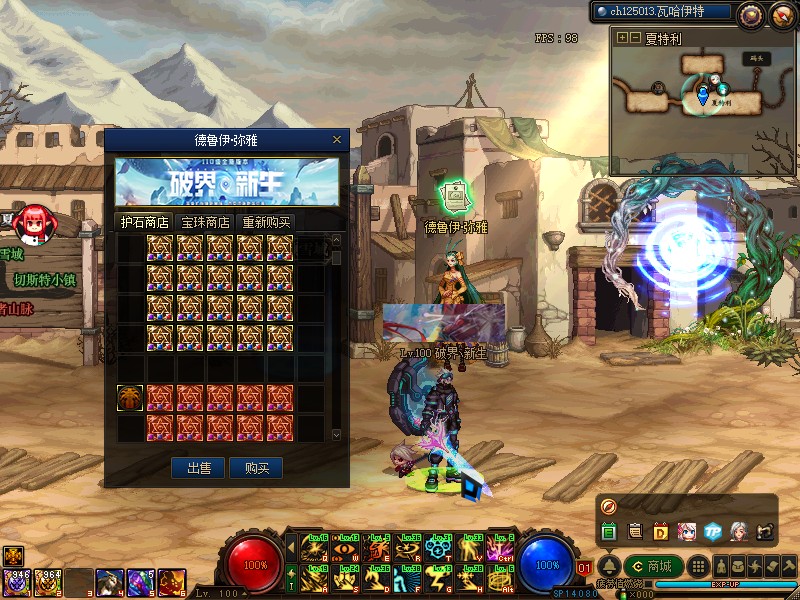
Task: Click the shop list scrollbar down arrow
Action: tap(336, 435)
